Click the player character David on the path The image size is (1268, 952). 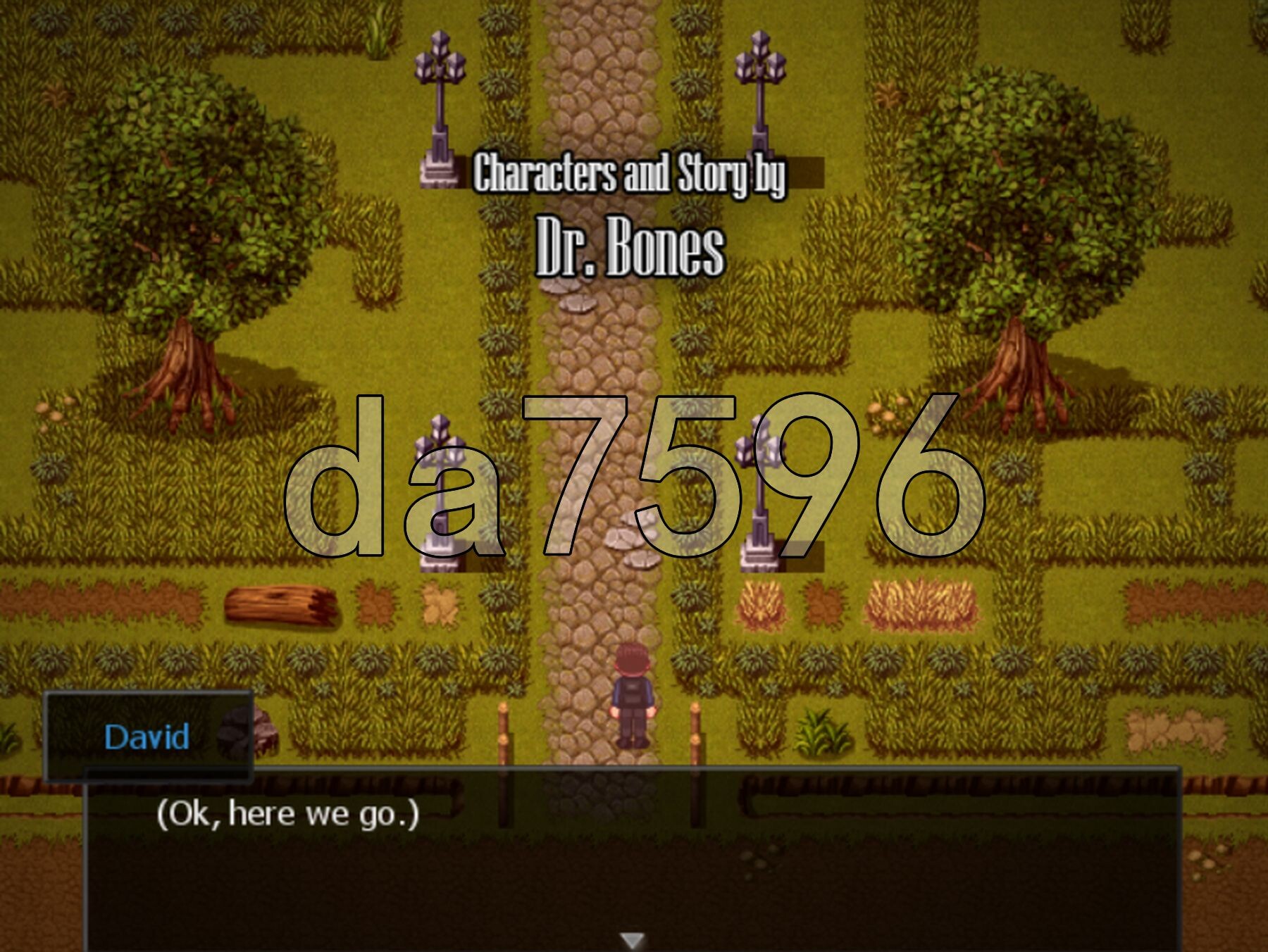tap(635, 697)
